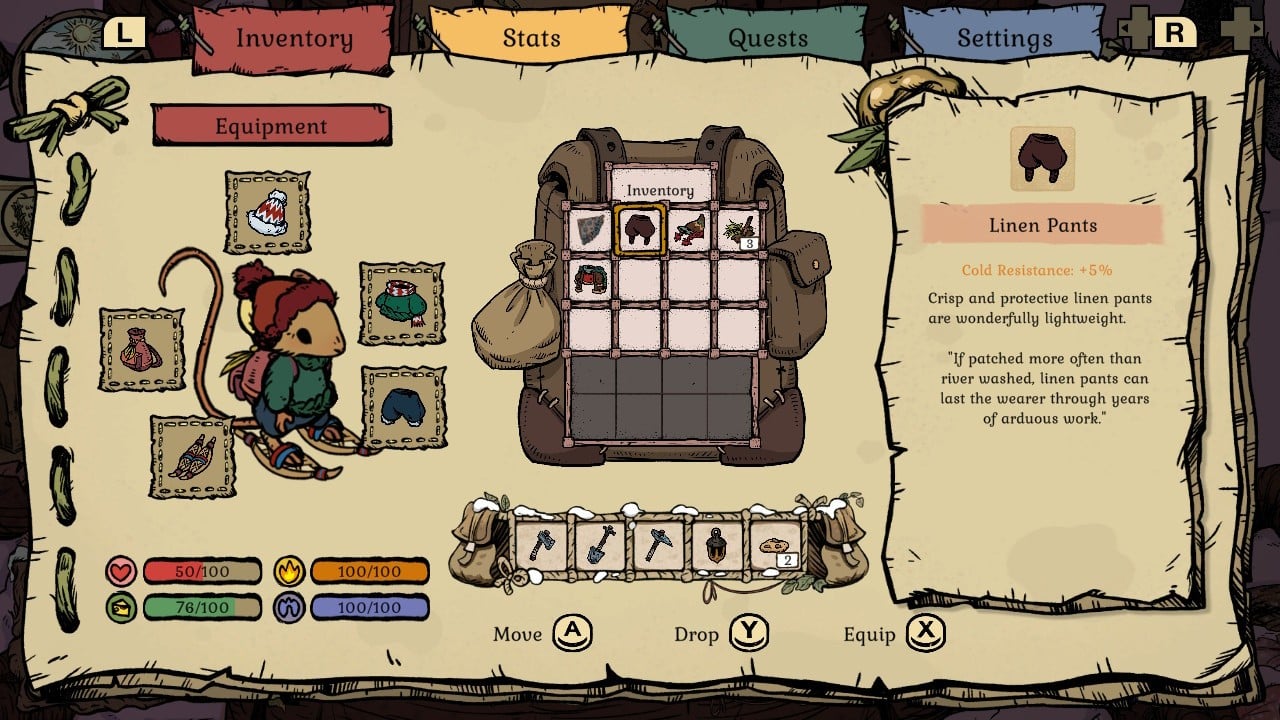Choose the axe in the hotbar

point(541,545)
